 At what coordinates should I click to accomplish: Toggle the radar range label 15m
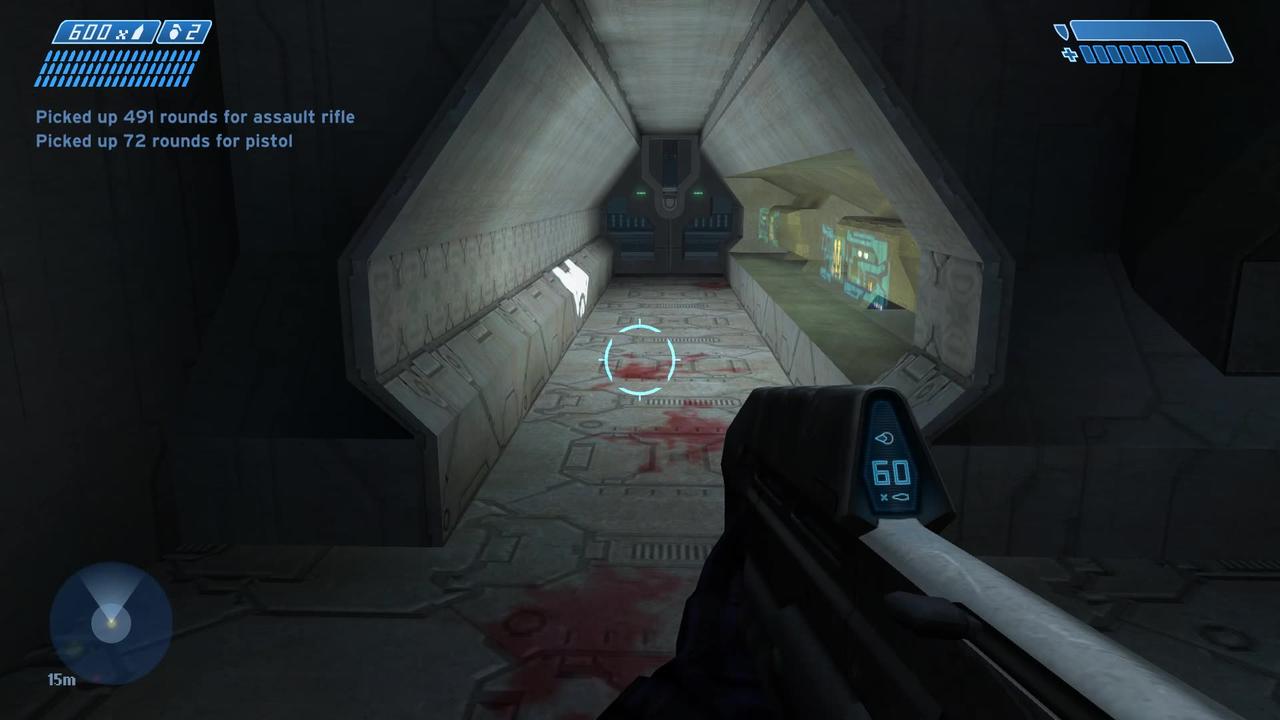coord(61,679)
